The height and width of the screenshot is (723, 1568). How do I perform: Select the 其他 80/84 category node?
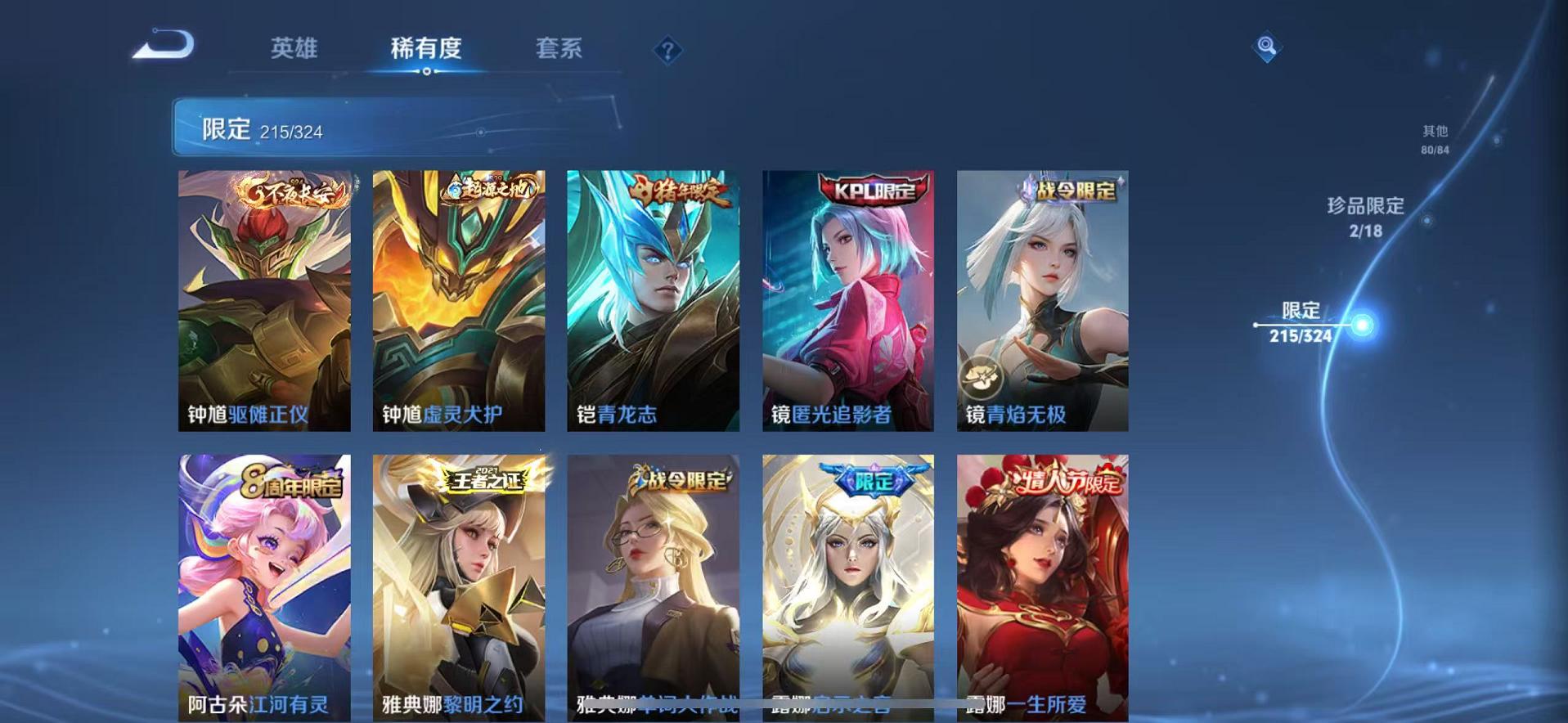coord(1436,137)
